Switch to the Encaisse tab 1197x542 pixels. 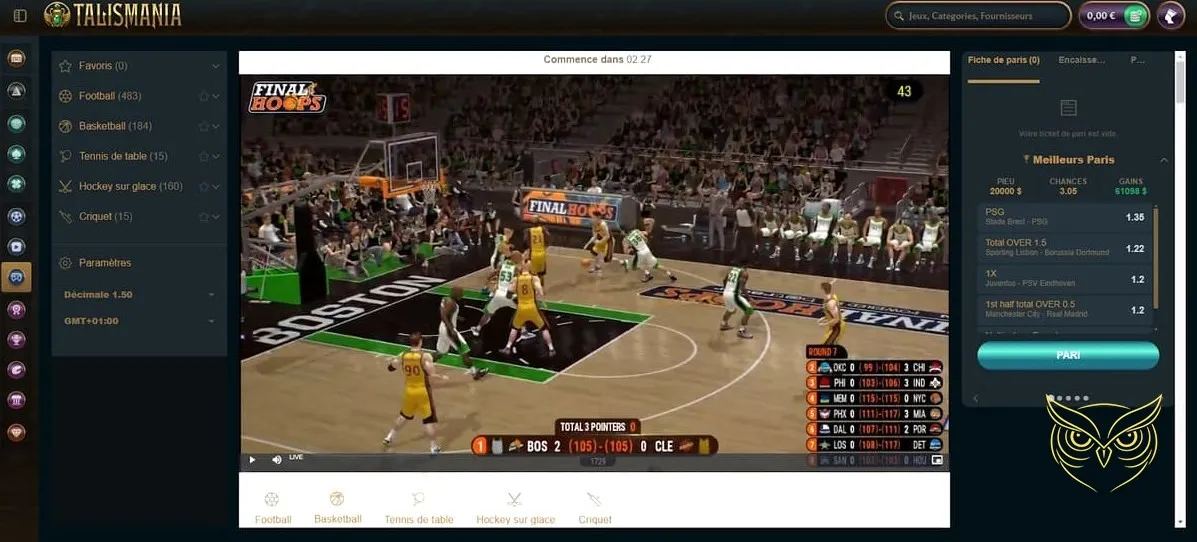pyautogui.click(x=1081, y=60)
